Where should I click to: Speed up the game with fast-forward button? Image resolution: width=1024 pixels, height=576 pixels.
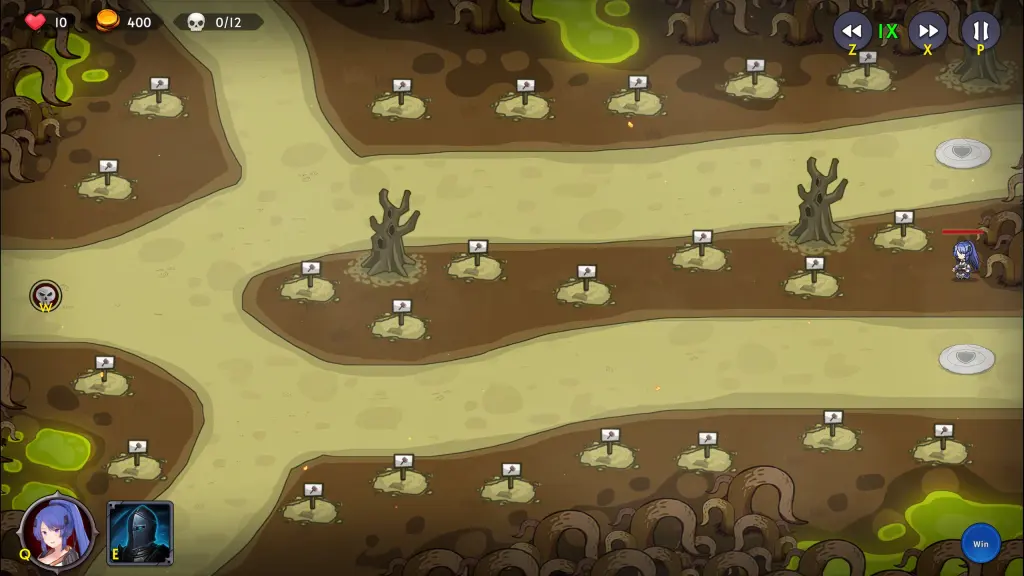click(927, 30)
